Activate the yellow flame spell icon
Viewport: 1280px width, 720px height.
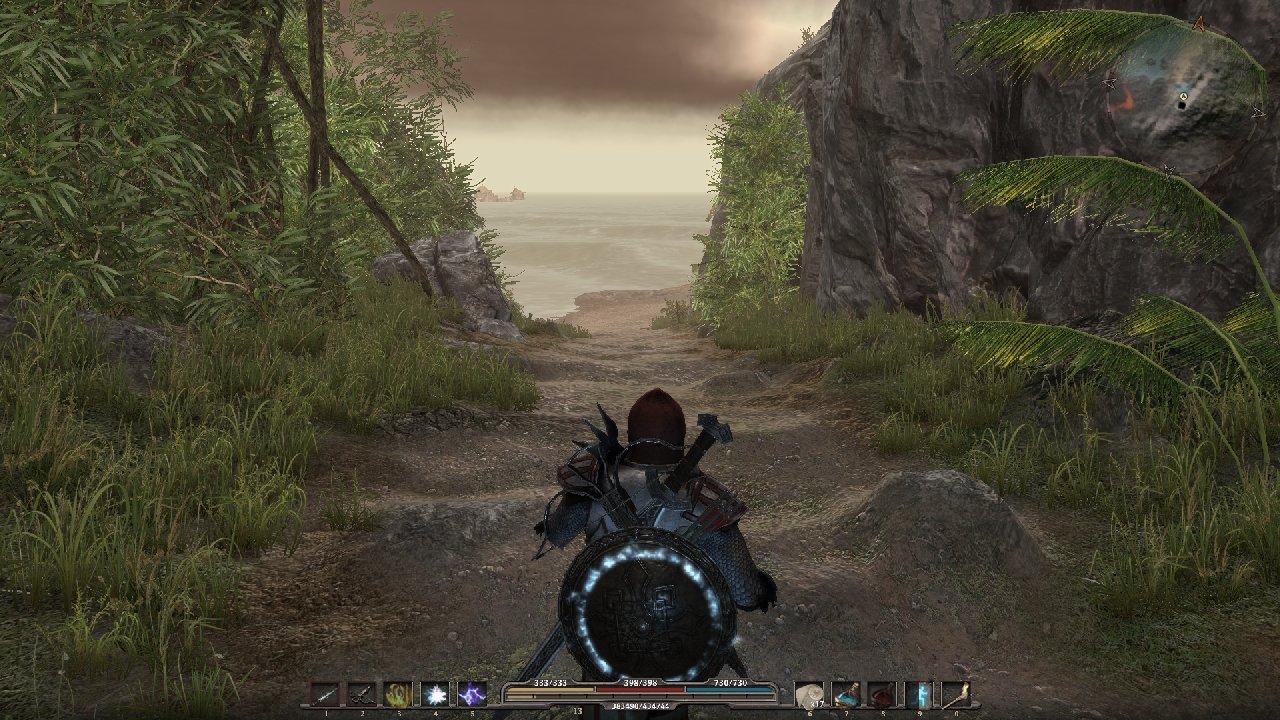pos(398,694)
